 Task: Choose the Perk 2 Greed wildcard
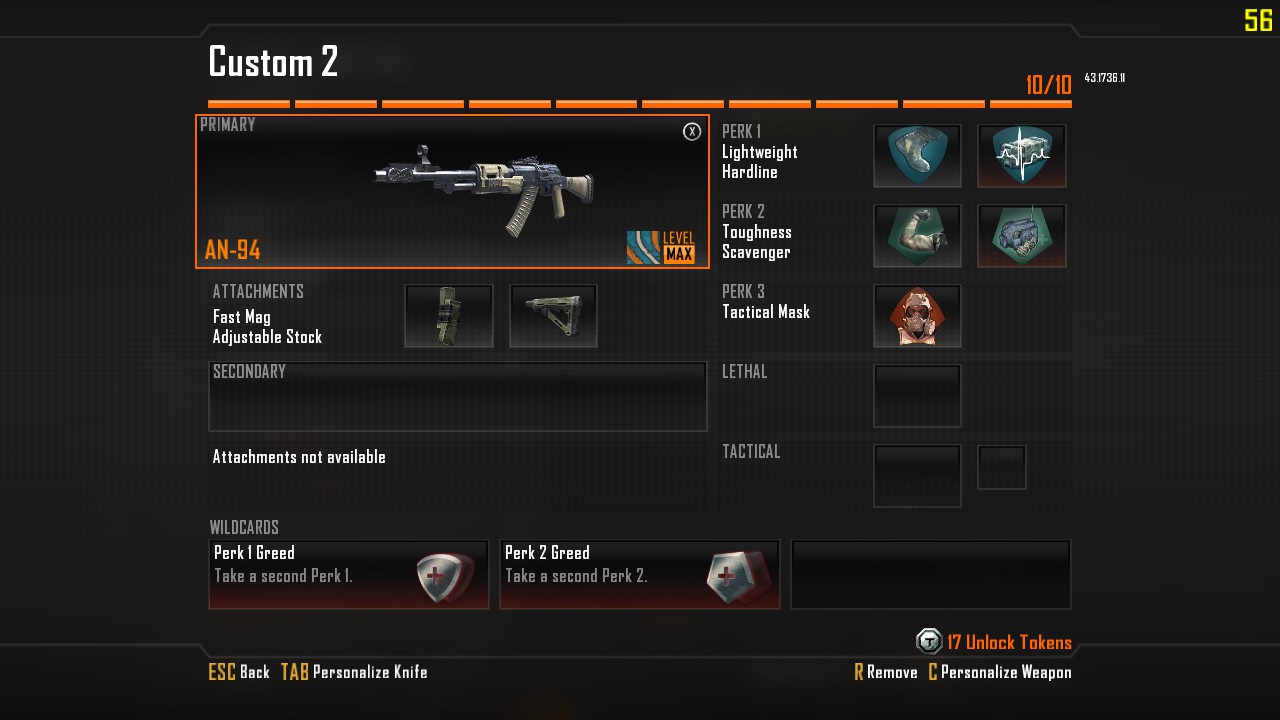pos(639,575)
